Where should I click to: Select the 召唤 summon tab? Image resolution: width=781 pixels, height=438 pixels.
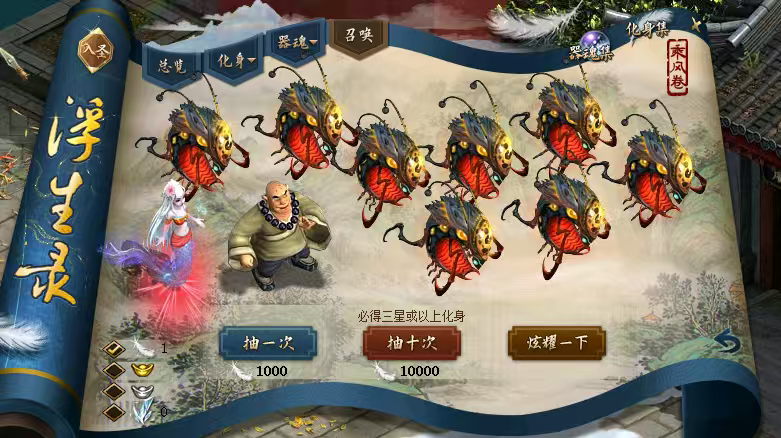[x=357, y=37]
